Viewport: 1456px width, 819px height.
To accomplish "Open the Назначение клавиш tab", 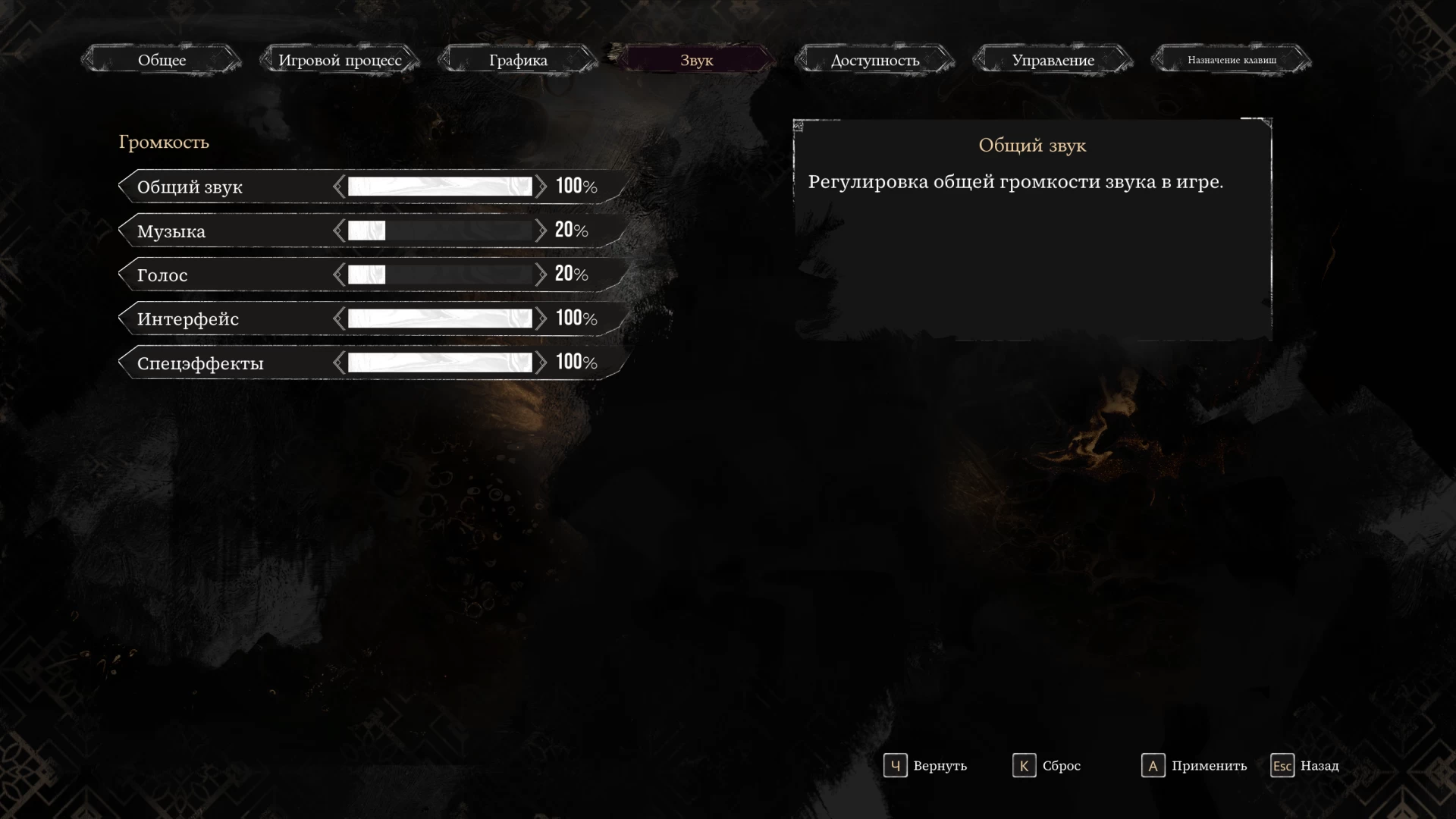I will pos(1232,60).
